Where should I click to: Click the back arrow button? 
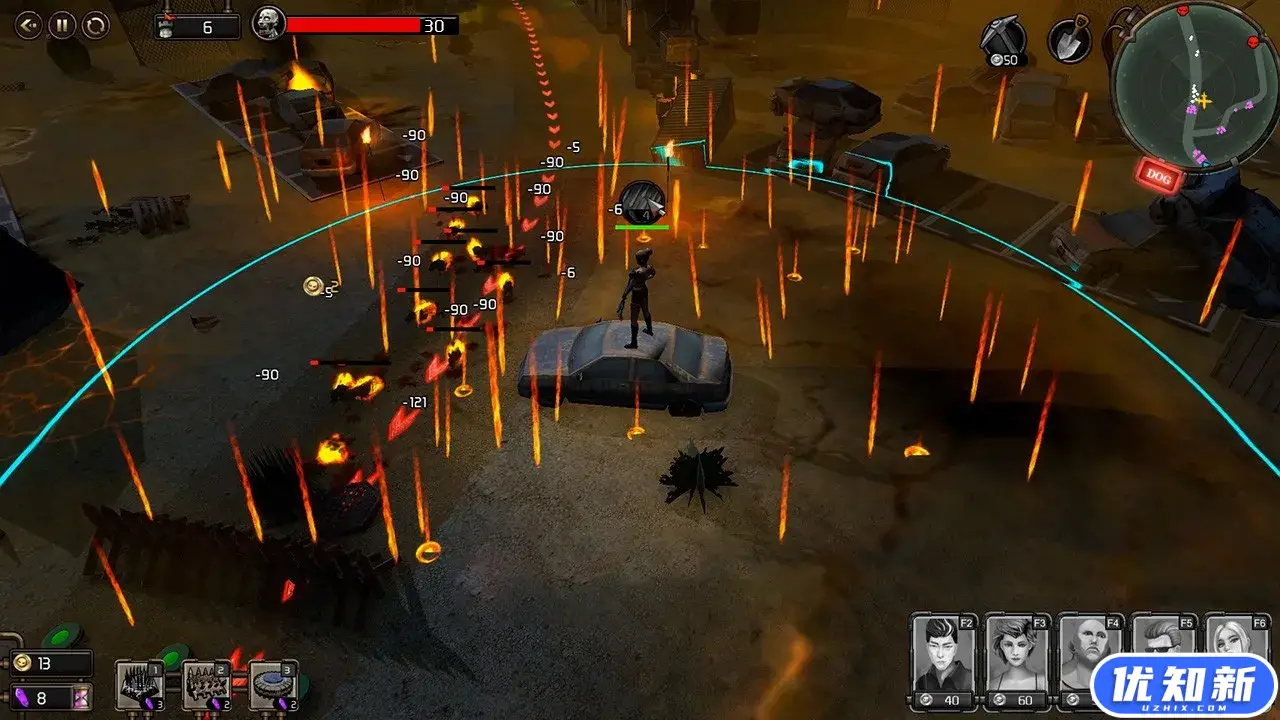29,25
